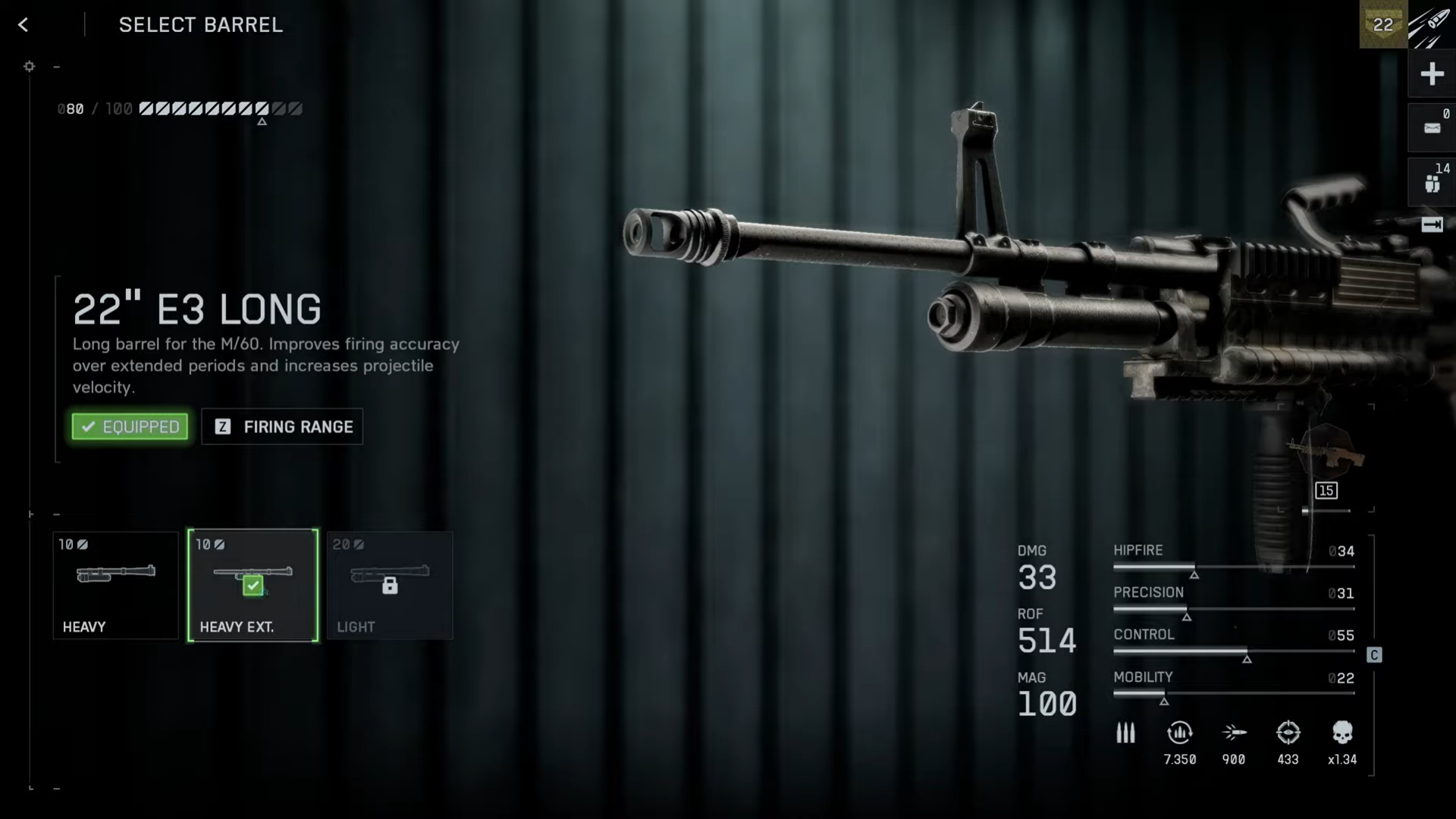Click the locked padlock on Light barrel
The image size is (1456, 819).
(390, 585)
